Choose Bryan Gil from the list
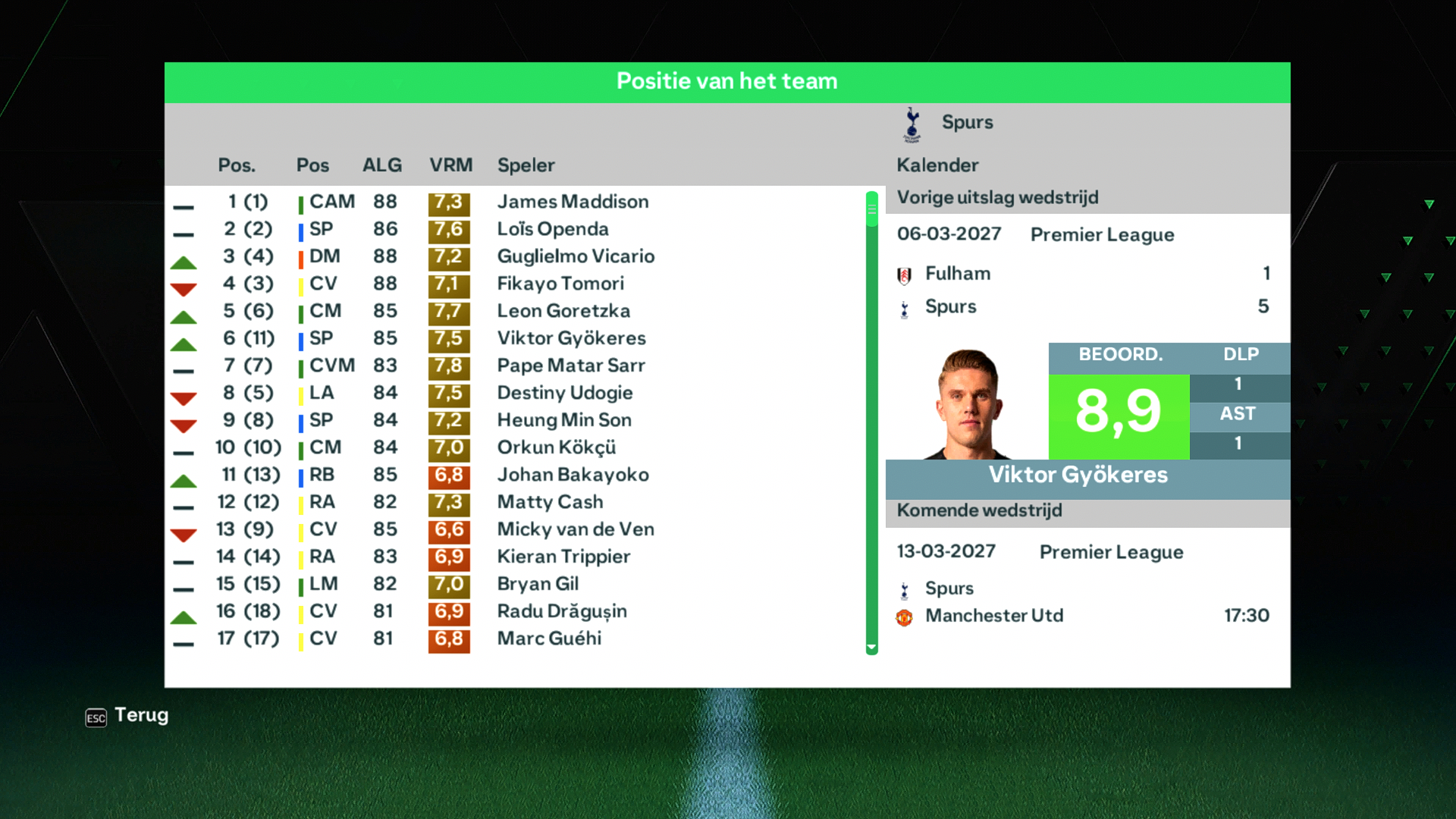Screen dimensions: 1456x819 (538, 584)
